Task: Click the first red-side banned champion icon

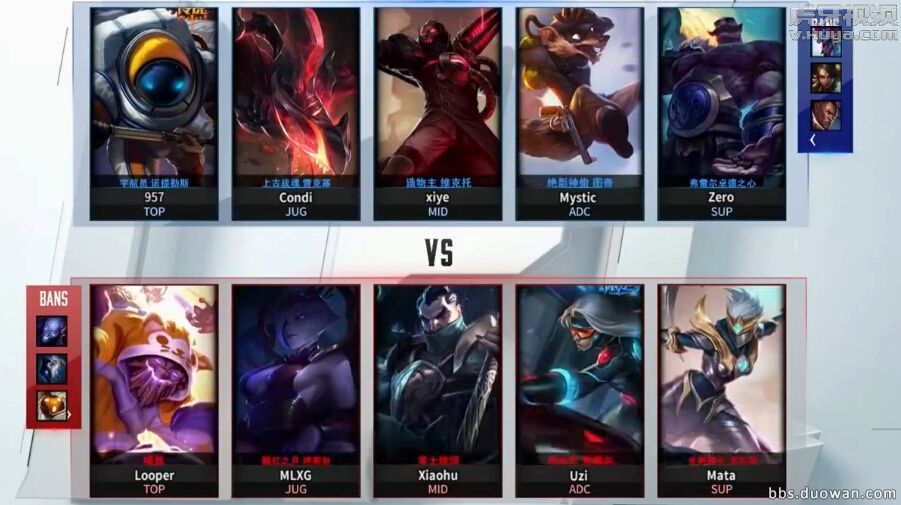Action: [52, 331]
